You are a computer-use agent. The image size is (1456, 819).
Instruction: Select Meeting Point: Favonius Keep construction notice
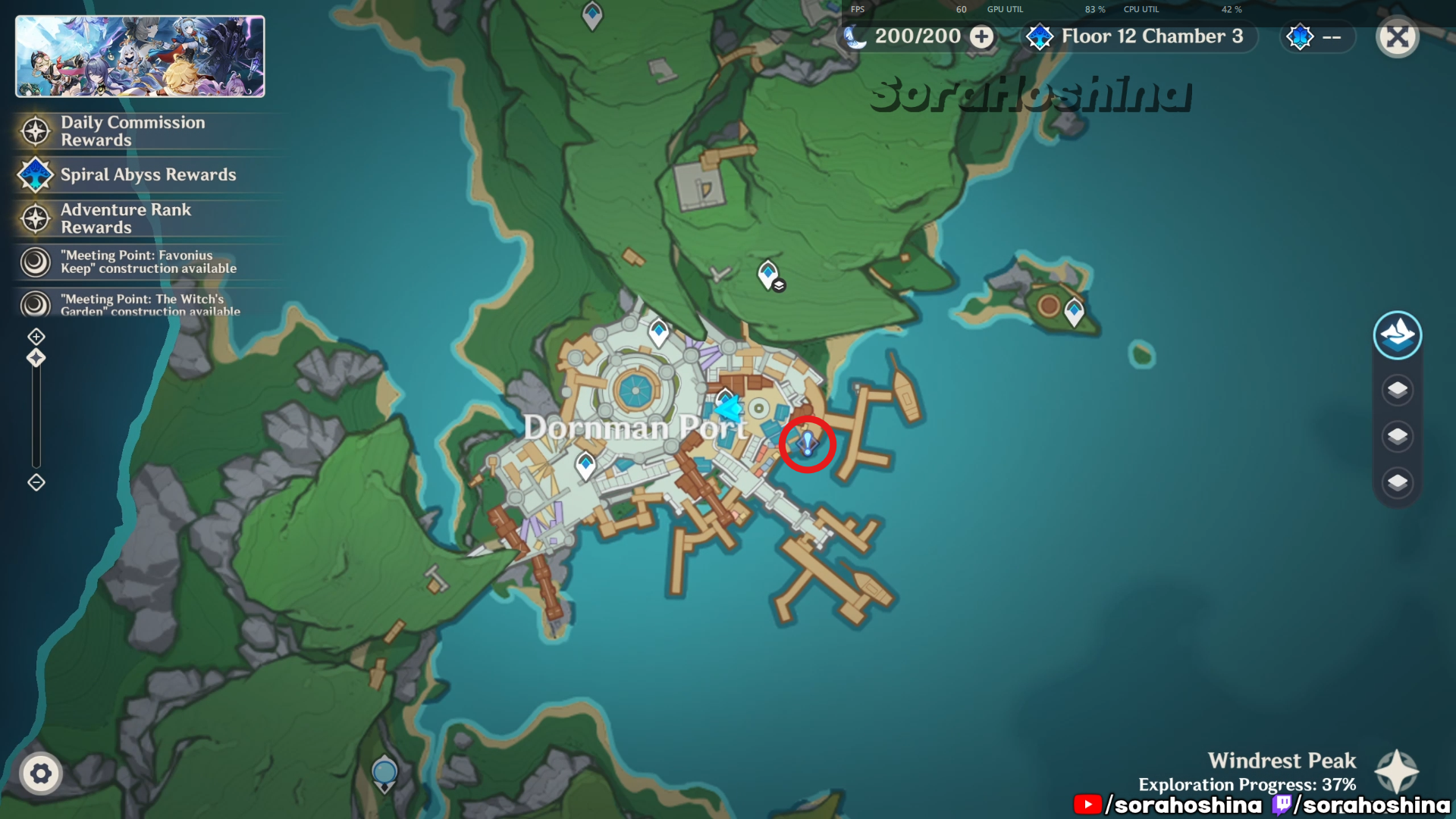click(148, 262)
